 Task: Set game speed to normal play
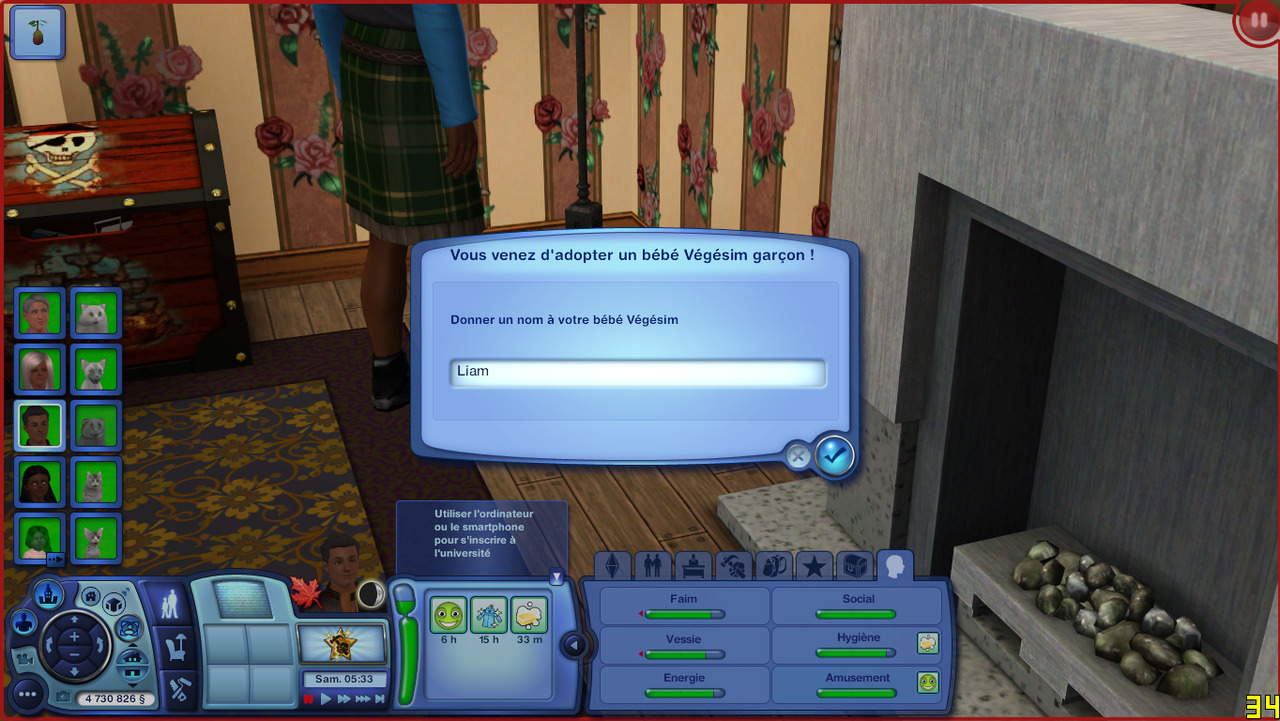(x=326, y=699)
